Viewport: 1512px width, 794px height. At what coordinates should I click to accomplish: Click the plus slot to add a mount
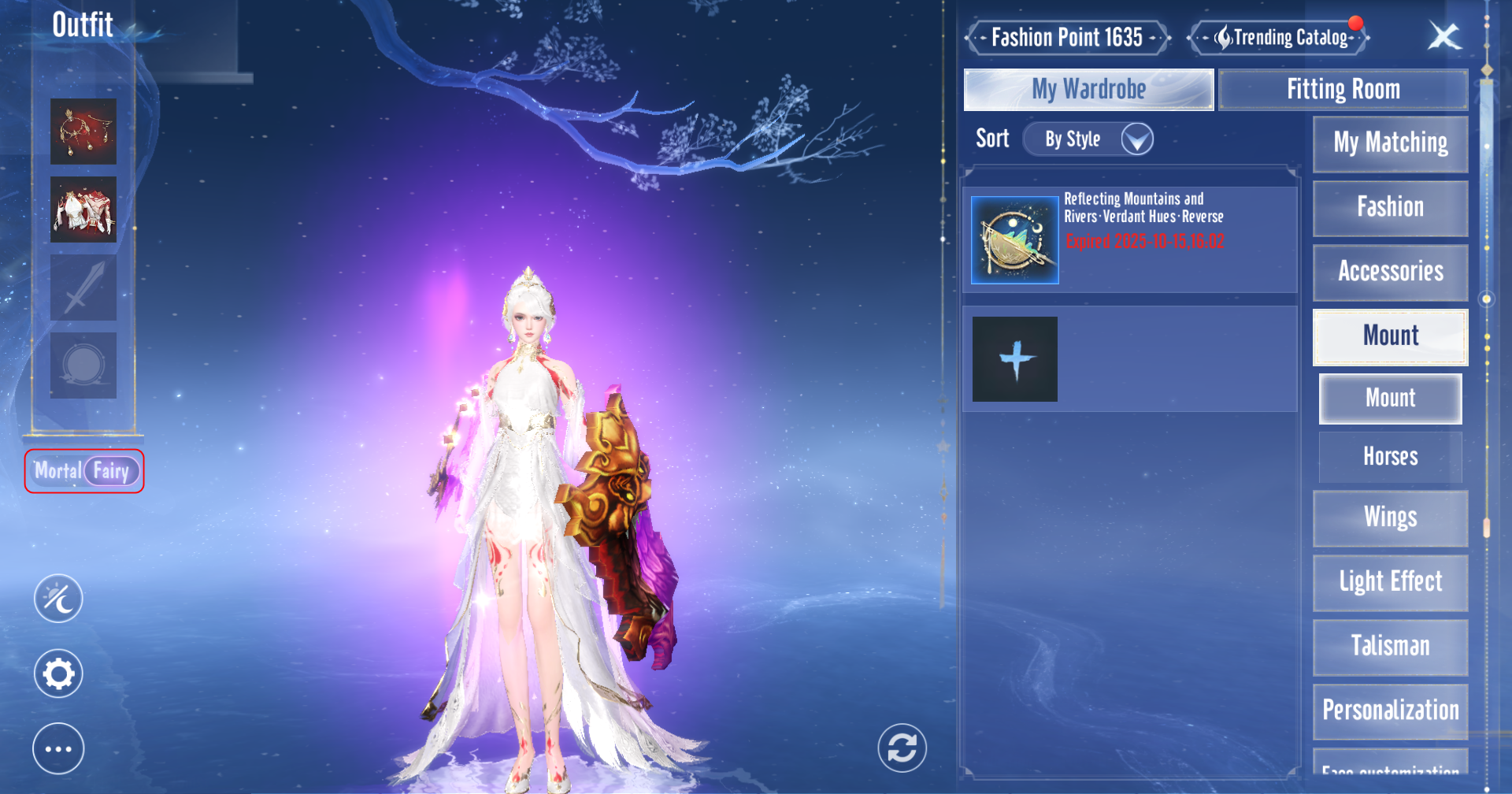(1015, 359)
